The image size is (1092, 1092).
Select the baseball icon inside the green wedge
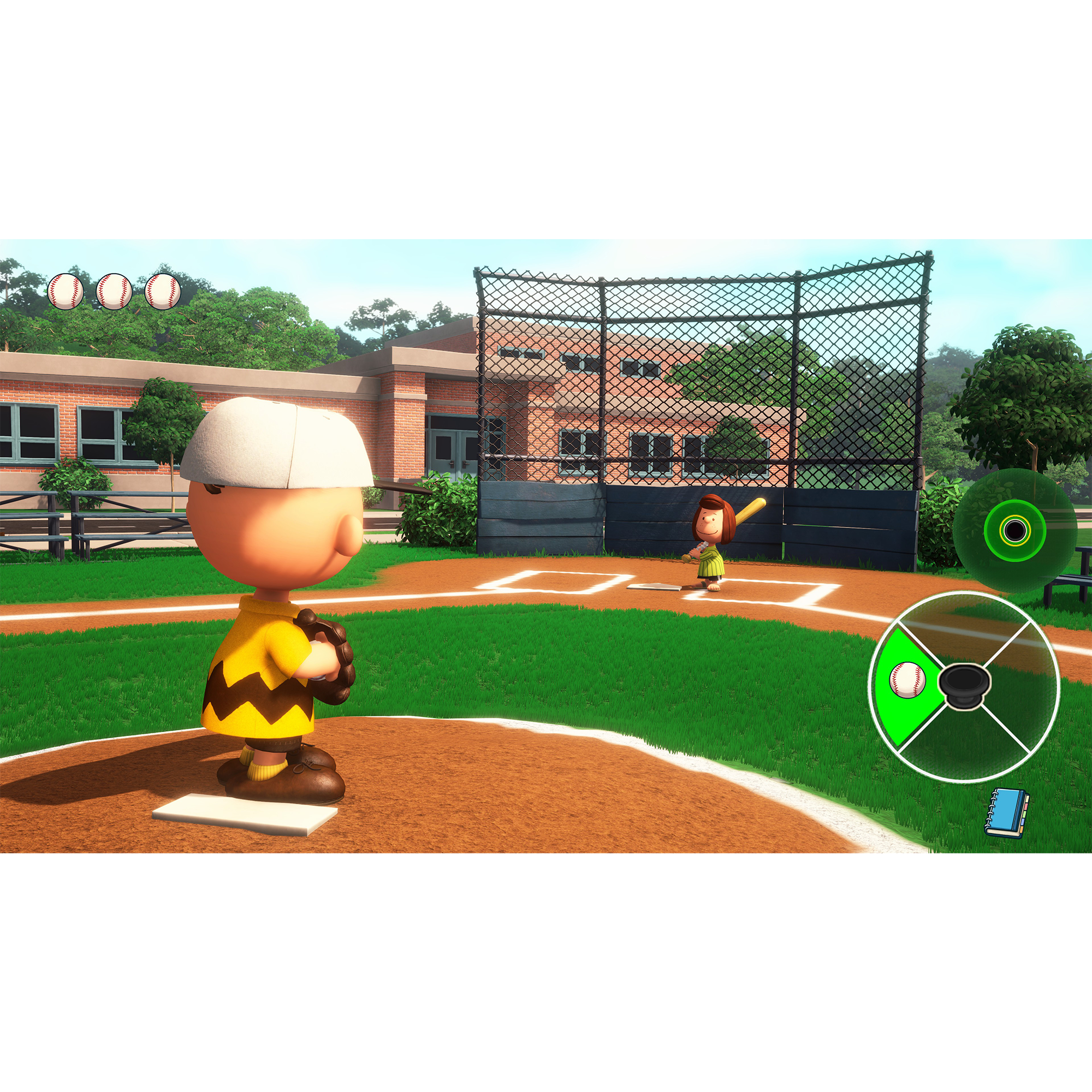click(x=908, y=680)
